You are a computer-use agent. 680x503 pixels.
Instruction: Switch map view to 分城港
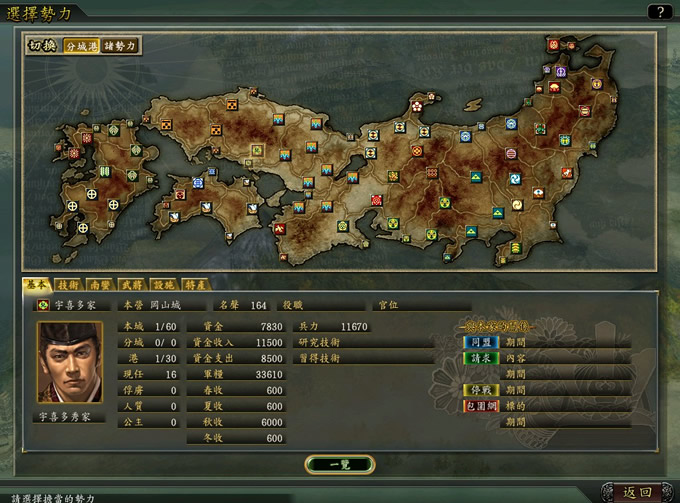(x=81, y=45)
